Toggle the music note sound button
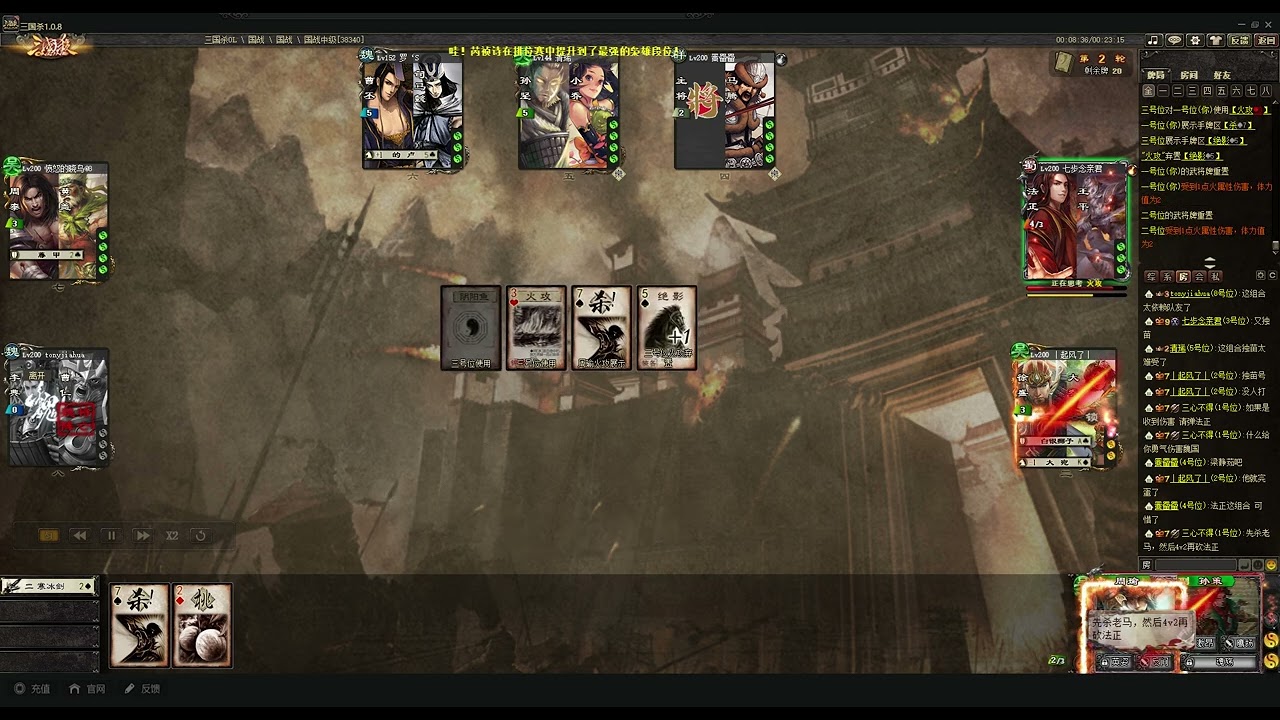1280x720 pixels. tap(1153, 40)
